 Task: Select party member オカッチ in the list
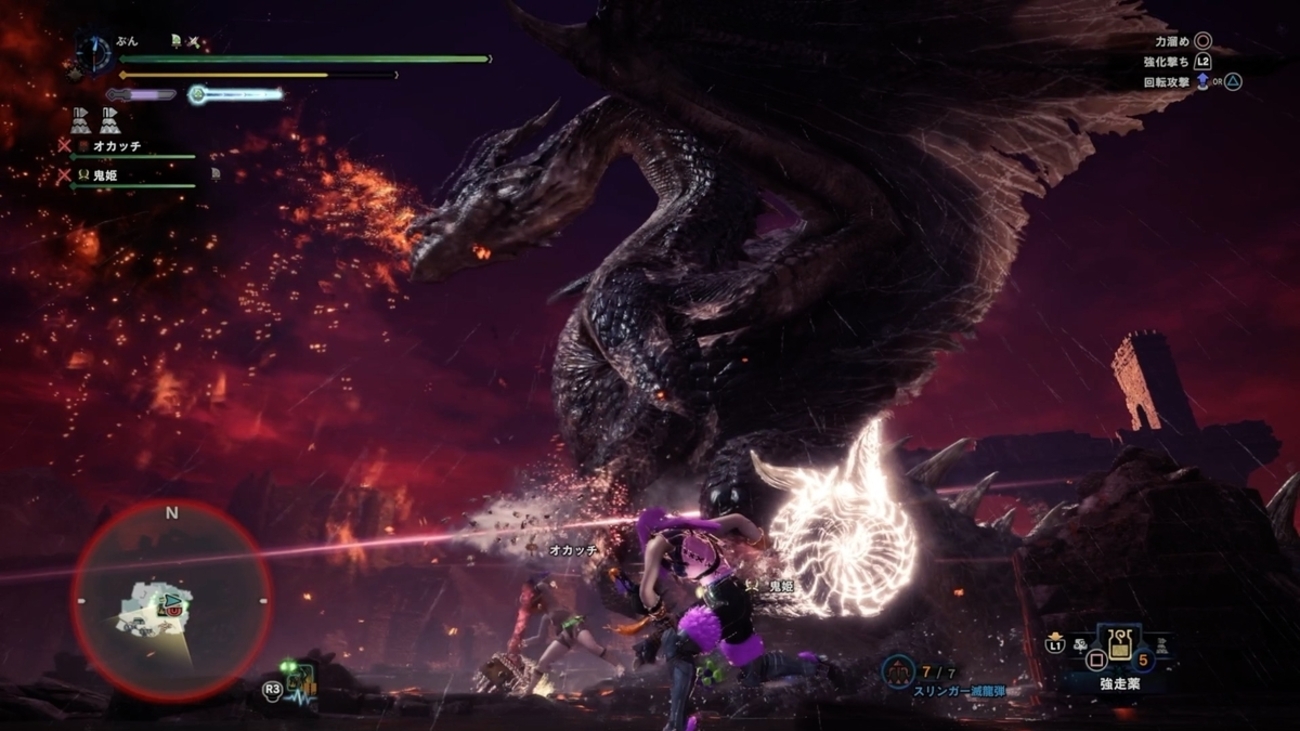(117, 146)
